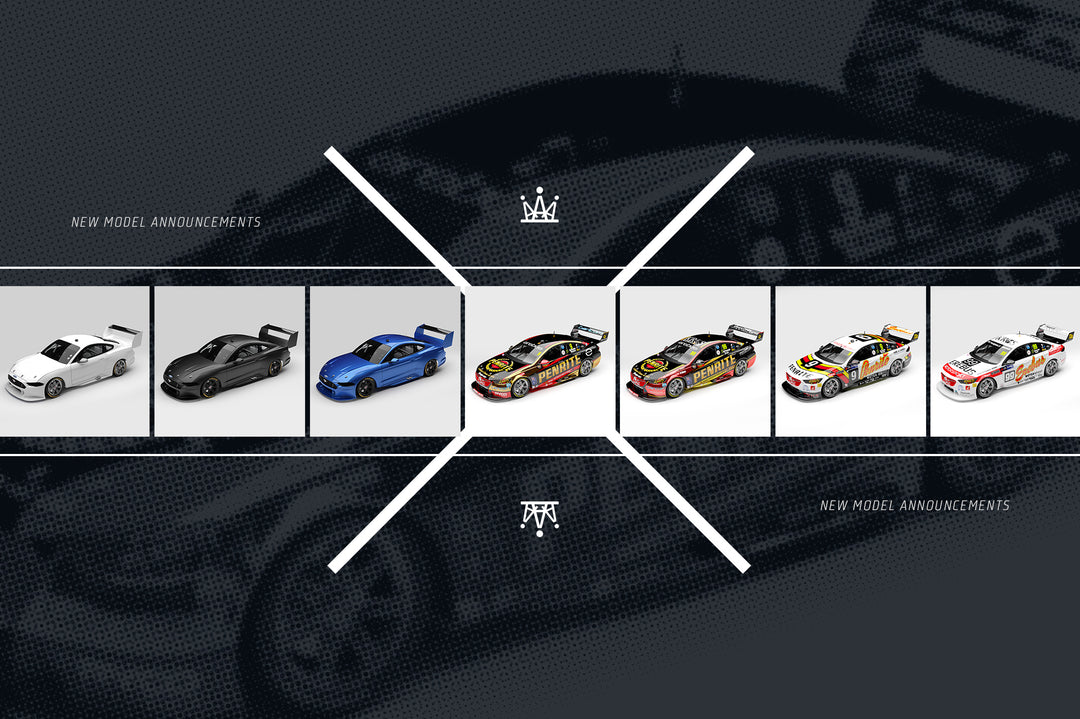Screen dimensions: 1080x719
Task: Choose the white car with yellow-red stripes
Action: click(x=850, y=361)
